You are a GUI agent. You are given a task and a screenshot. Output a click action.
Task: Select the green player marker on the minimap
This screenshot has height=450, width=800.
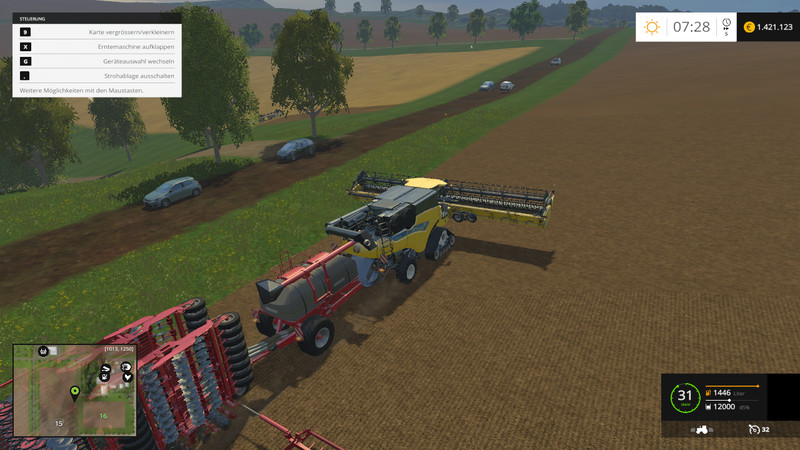[74, 388]
